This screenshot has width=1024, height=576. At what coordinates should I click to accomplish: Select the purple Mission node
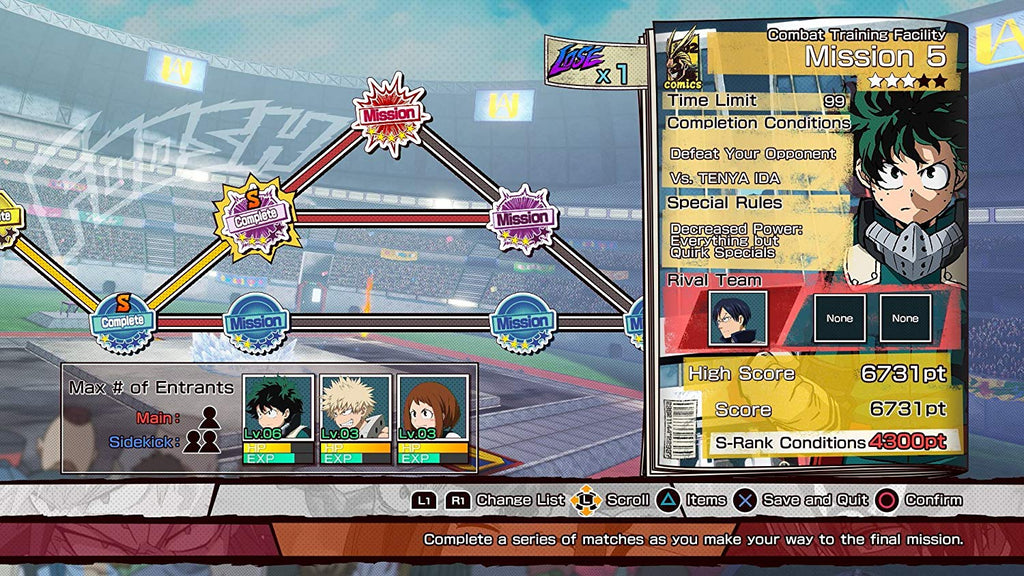tap(521, 218)
